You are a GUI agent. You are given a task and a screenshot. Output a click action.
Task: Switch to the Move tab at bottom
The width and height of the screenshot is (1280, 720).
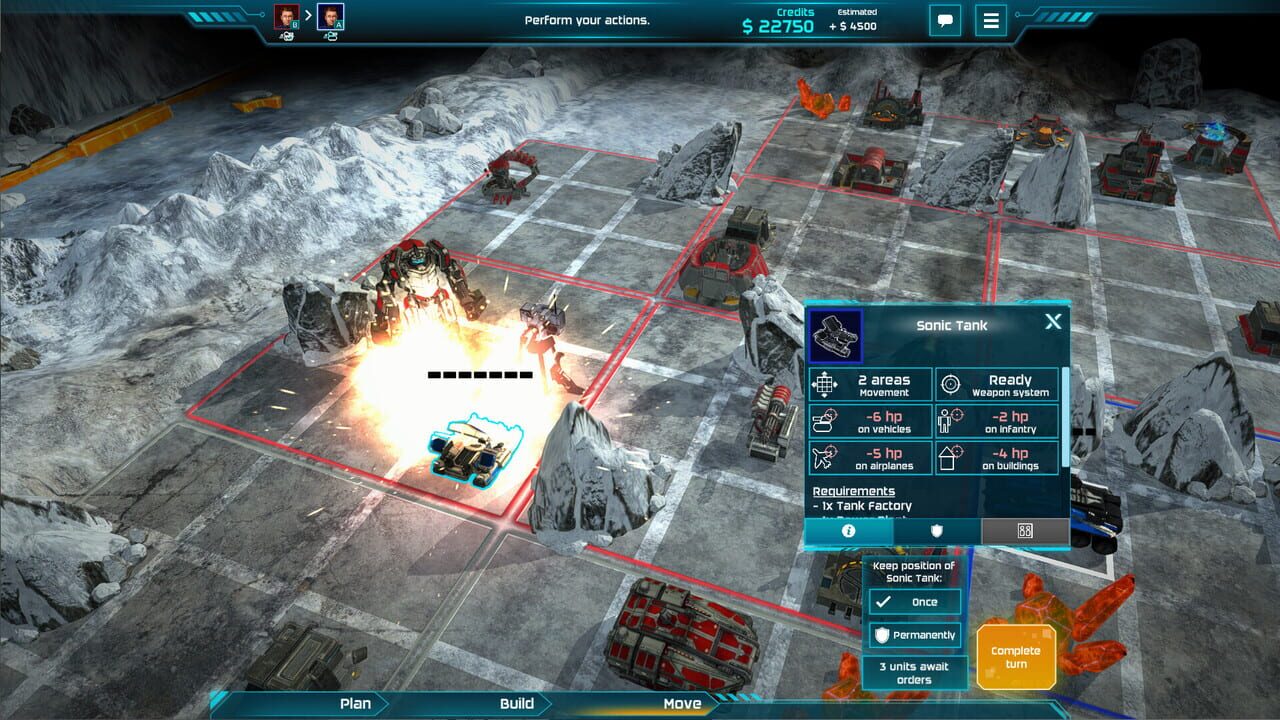(x=684, y=703)
